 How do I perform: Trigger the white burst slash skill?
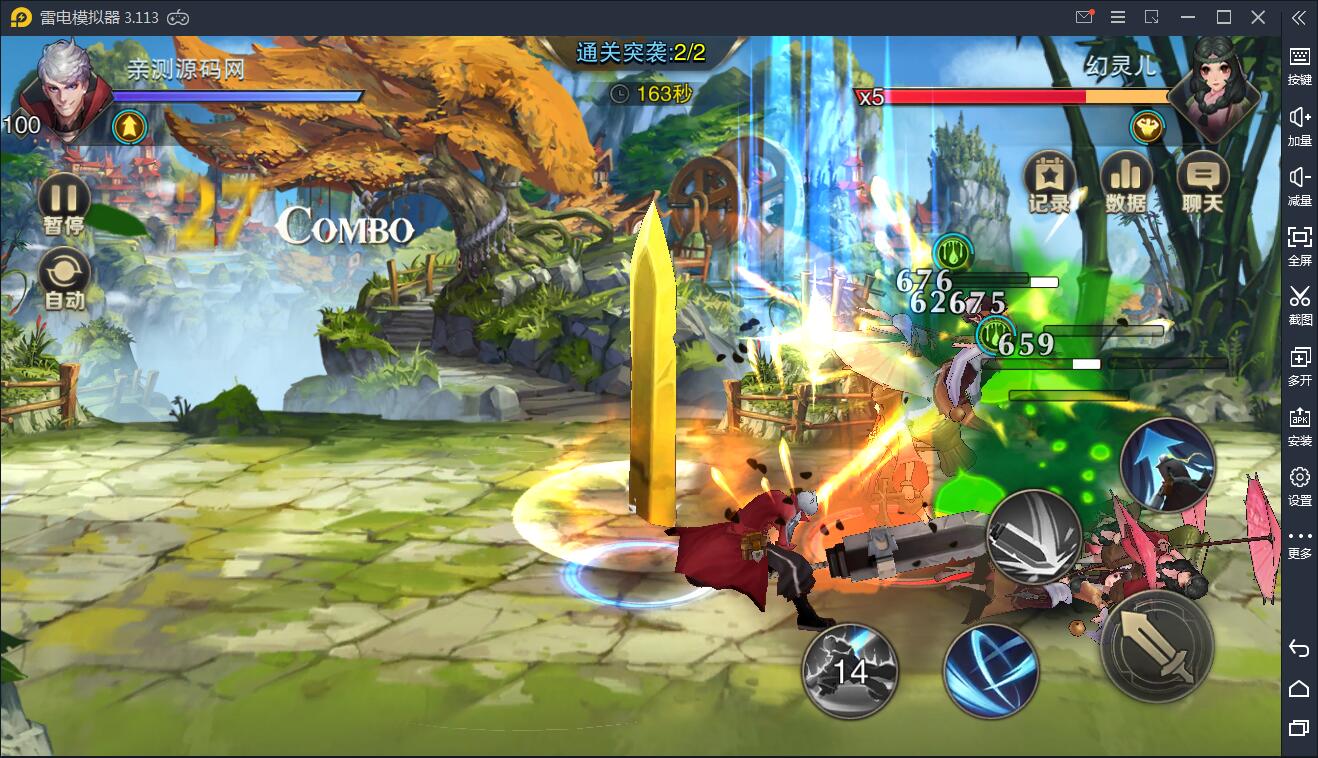click(x=1034, y=537)
